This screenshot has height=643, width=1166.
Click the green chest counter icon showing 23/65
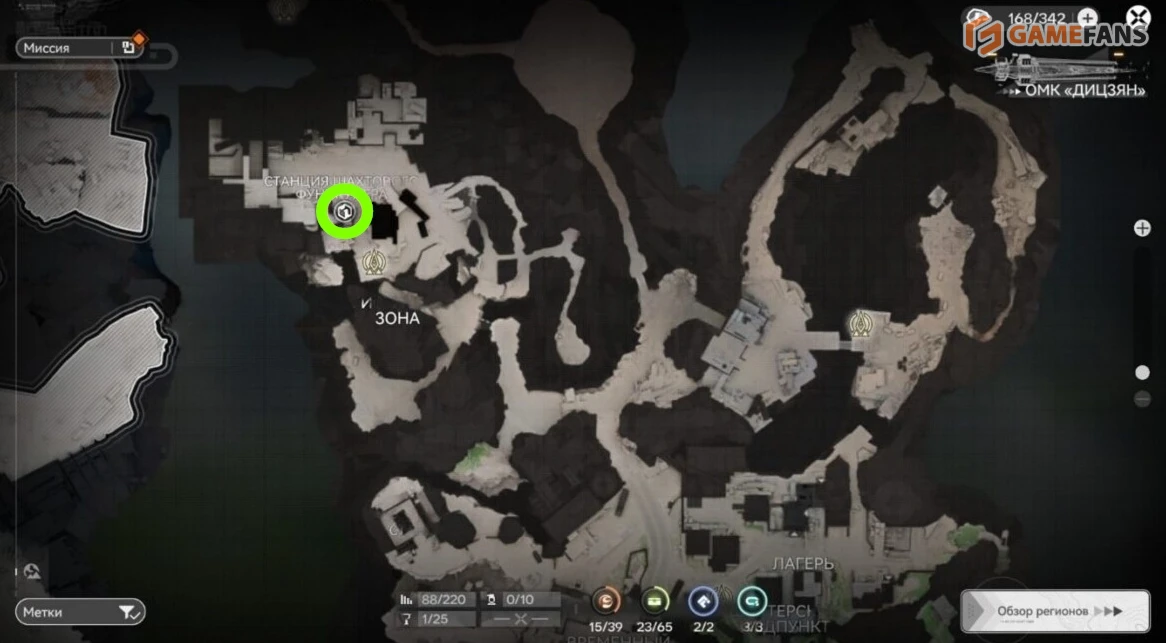(x=655, y=601)
